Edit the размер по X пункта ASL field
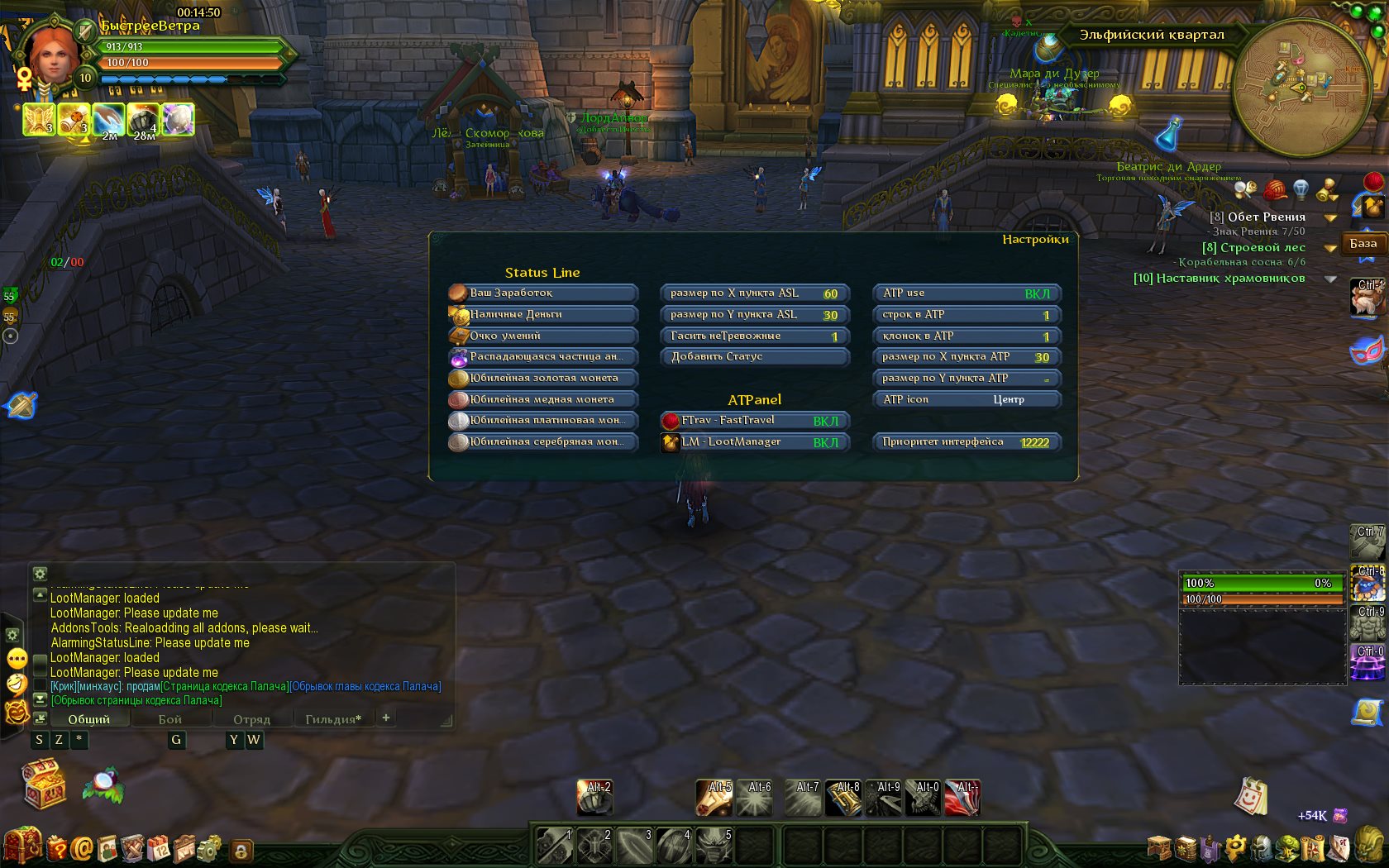The height and width of the screenshot is (868, 1389). pos(754,293)
